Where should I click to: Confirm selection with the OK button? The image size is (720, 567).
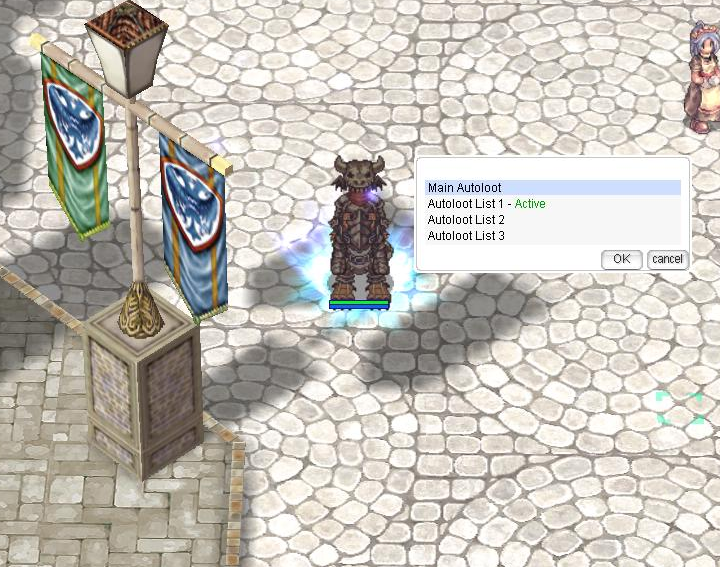point(621,259)
